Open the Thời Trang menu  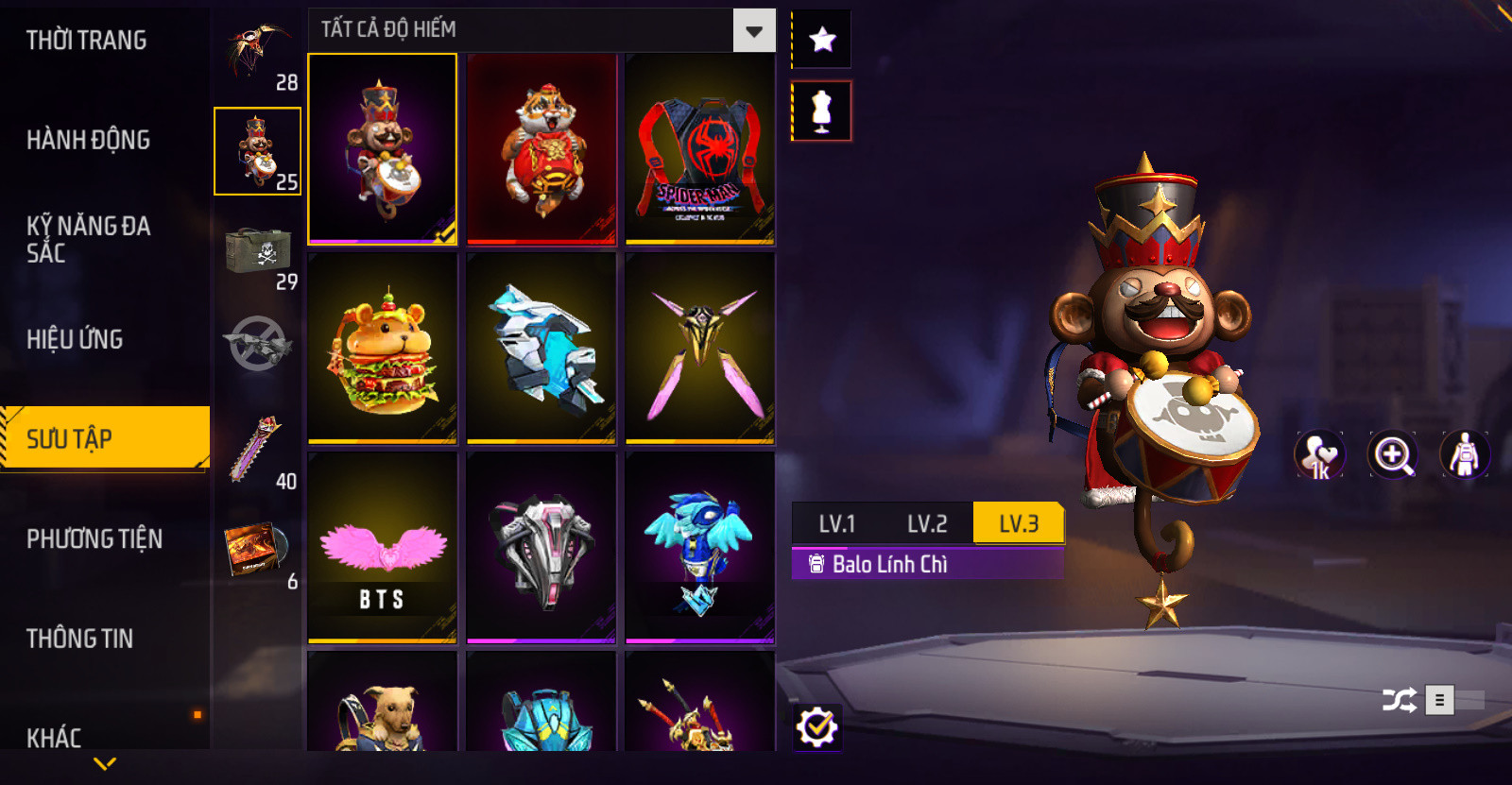coord(86,41)
